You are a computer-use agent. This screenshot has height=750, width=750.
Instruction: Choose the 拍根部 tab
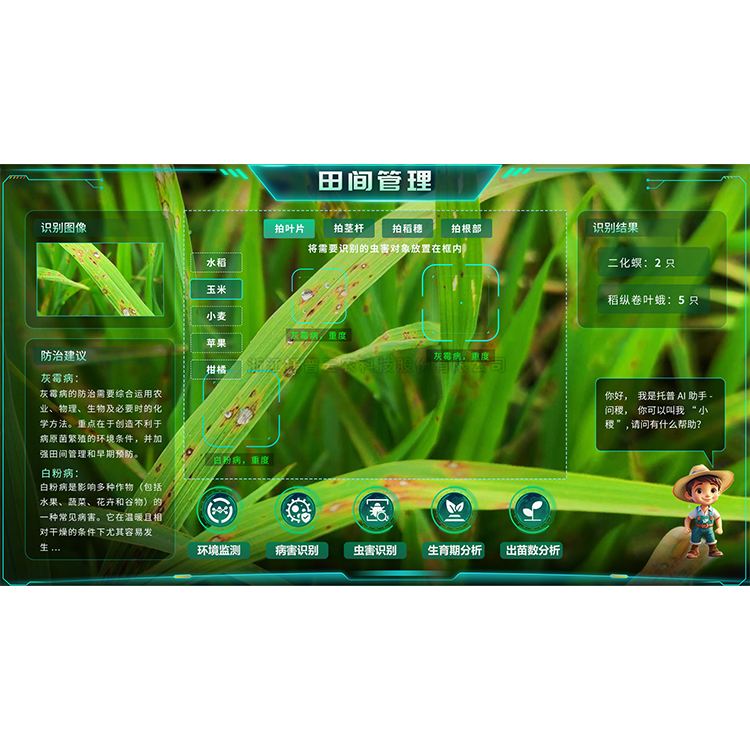[466, 228]
